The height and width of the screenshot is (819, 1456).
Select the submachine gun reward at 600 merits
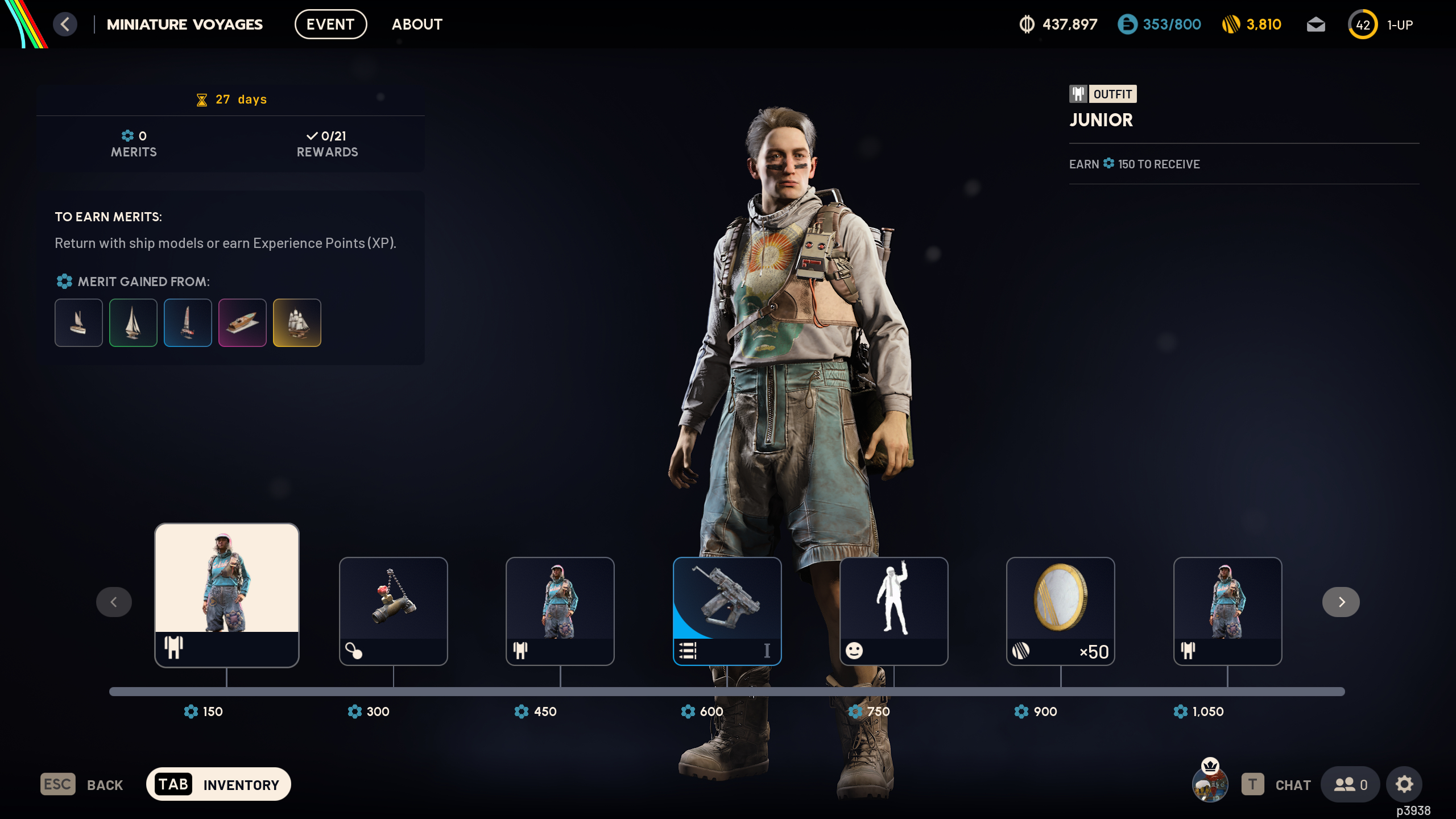727,611
